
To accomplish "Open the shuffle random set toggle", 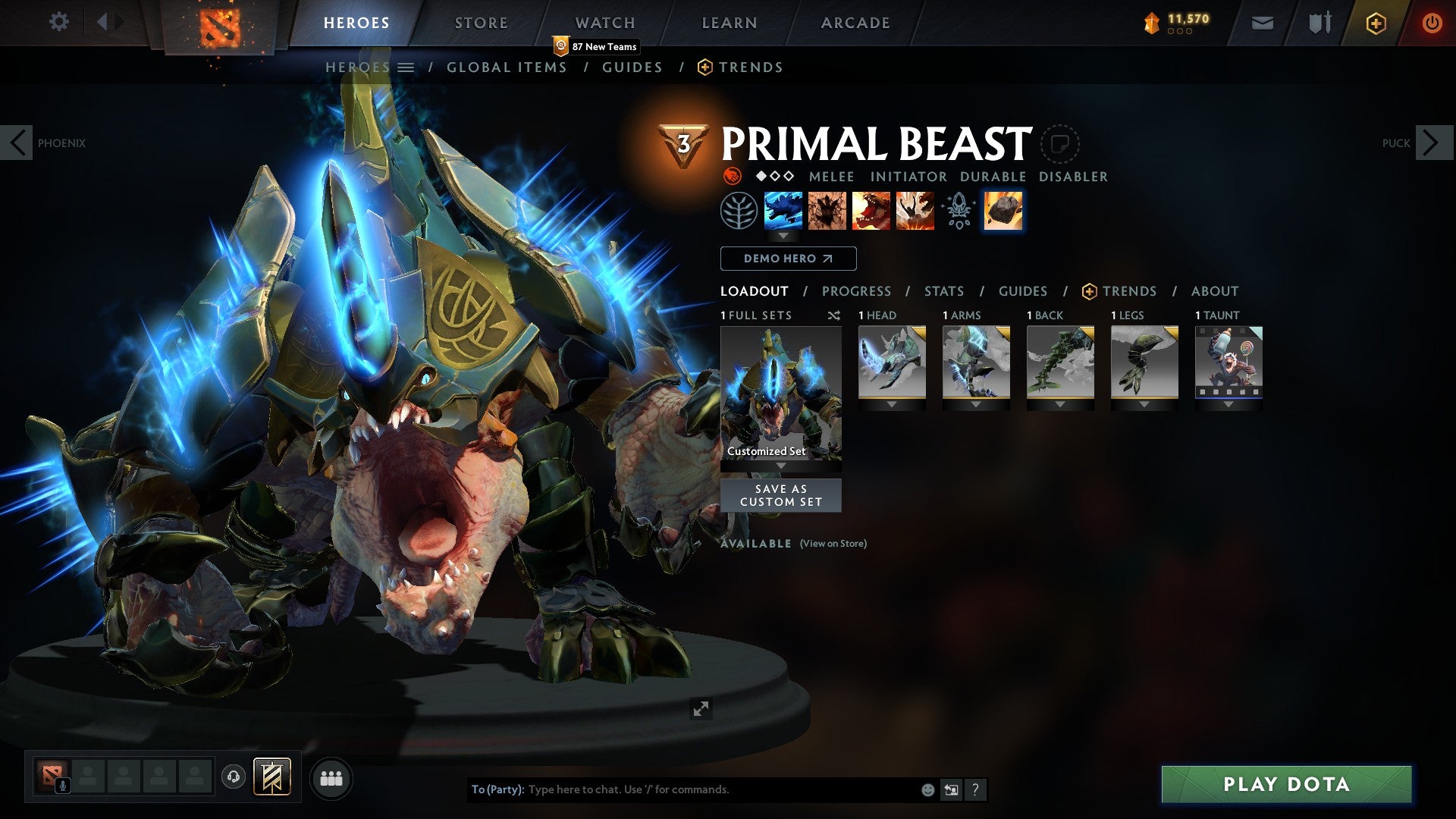I will coord(834,315).
